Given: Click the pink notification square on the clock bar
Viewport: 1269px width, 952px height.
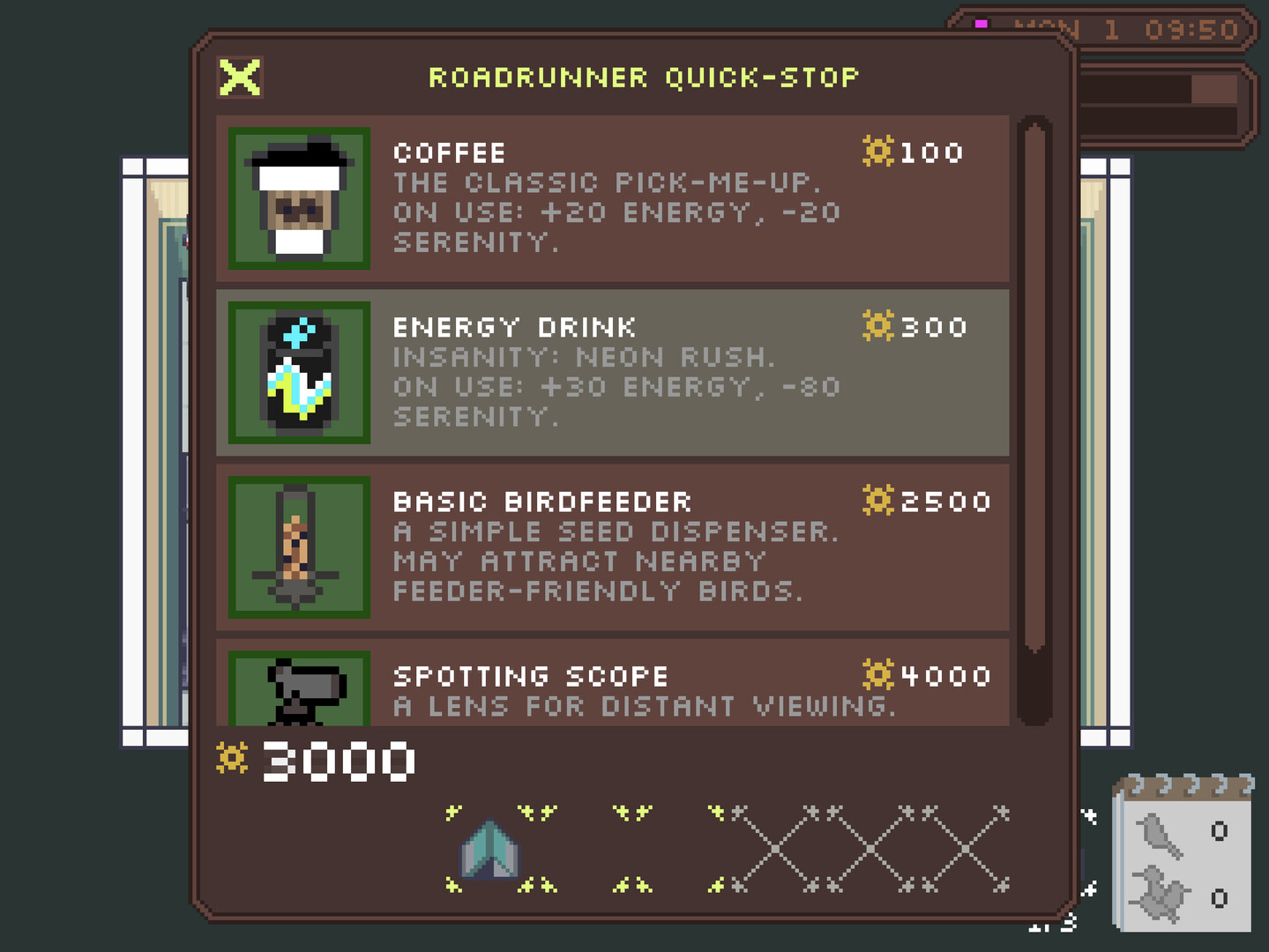Looking at the screenshot, I should pyautogui.click(x=982, y=24).
